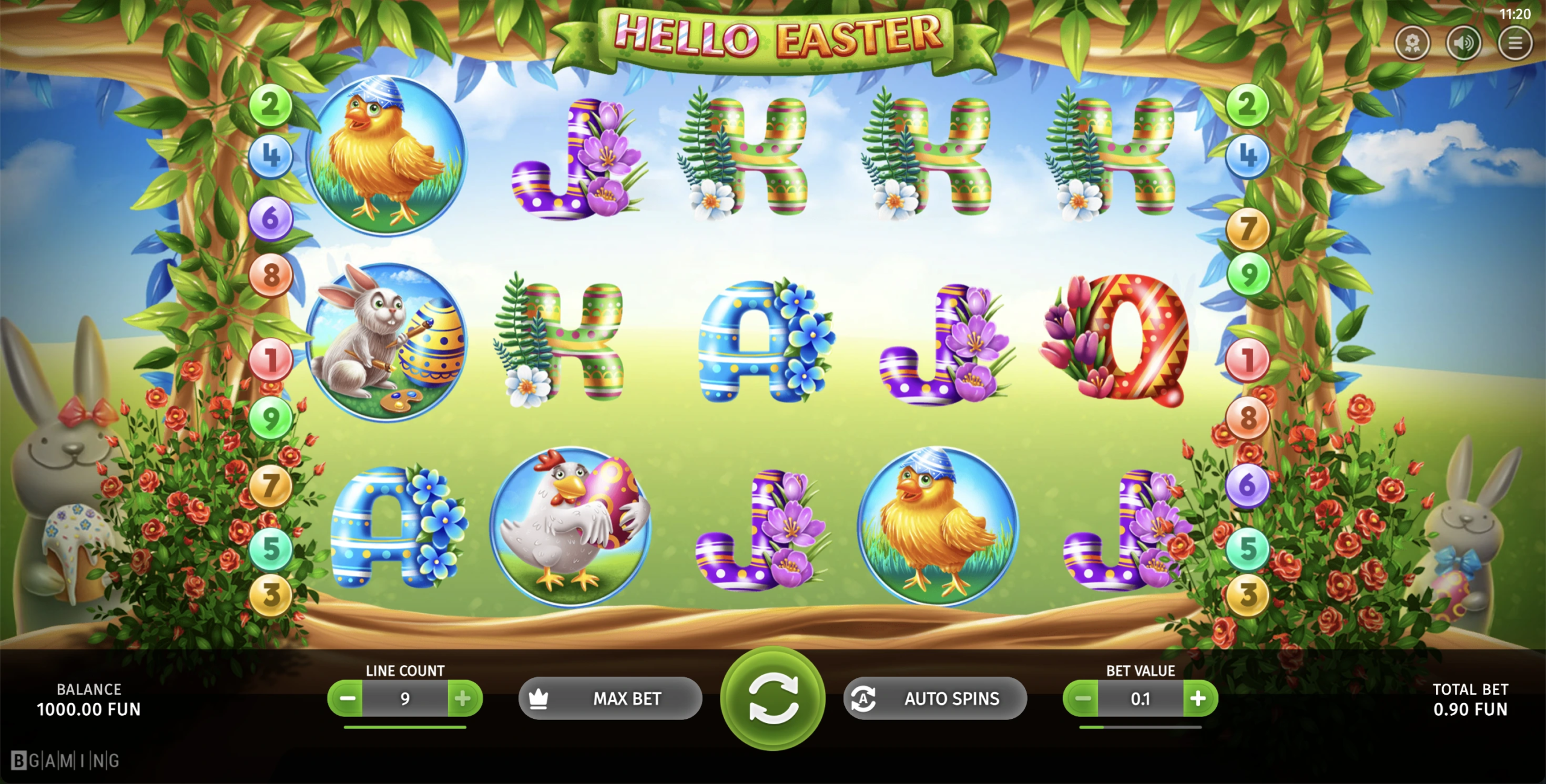Lower the bet value
This screenshot has width=1546, height=784.
click(1082, 699)
